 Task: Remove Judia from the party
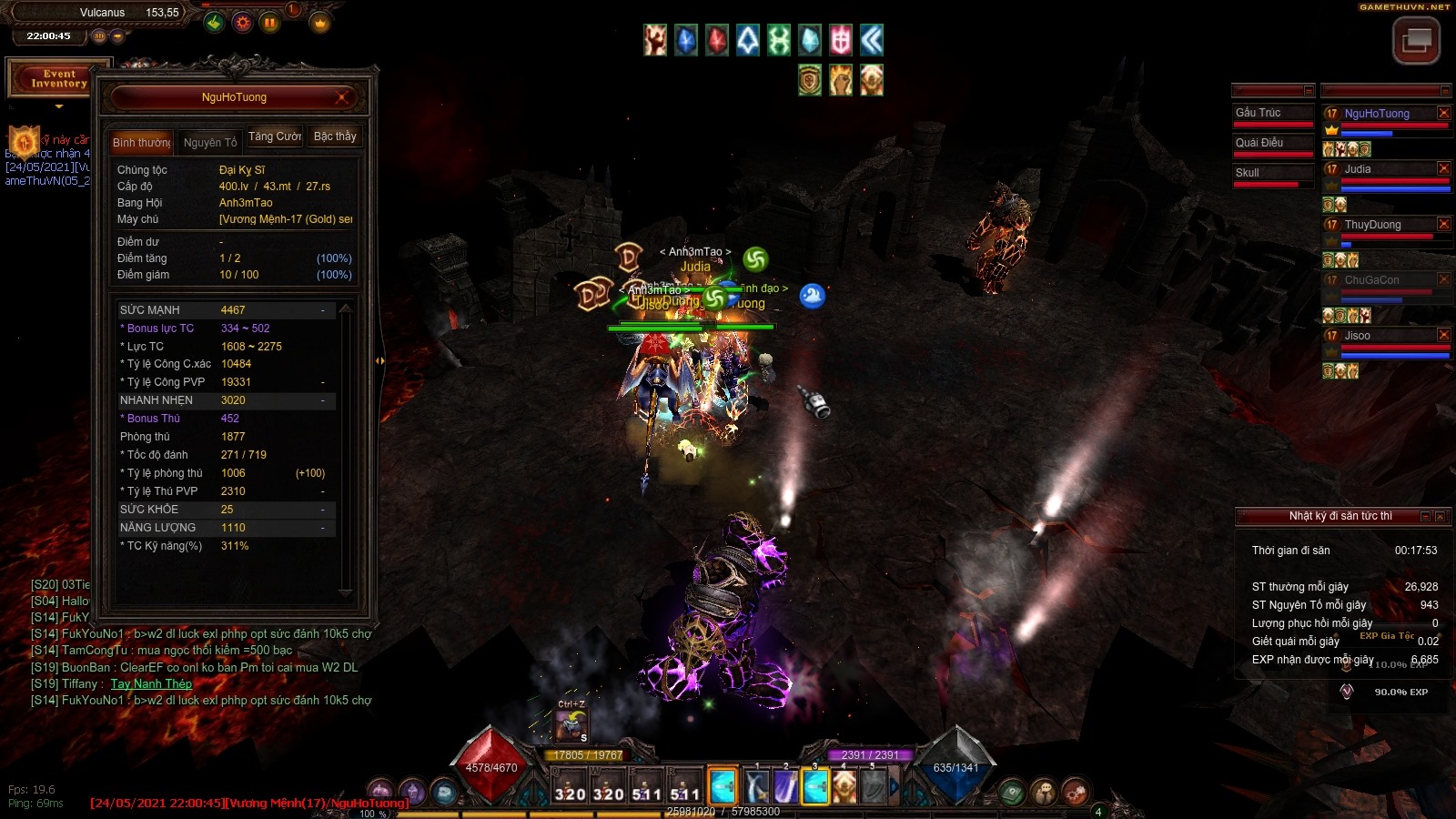pos(1443,168)
